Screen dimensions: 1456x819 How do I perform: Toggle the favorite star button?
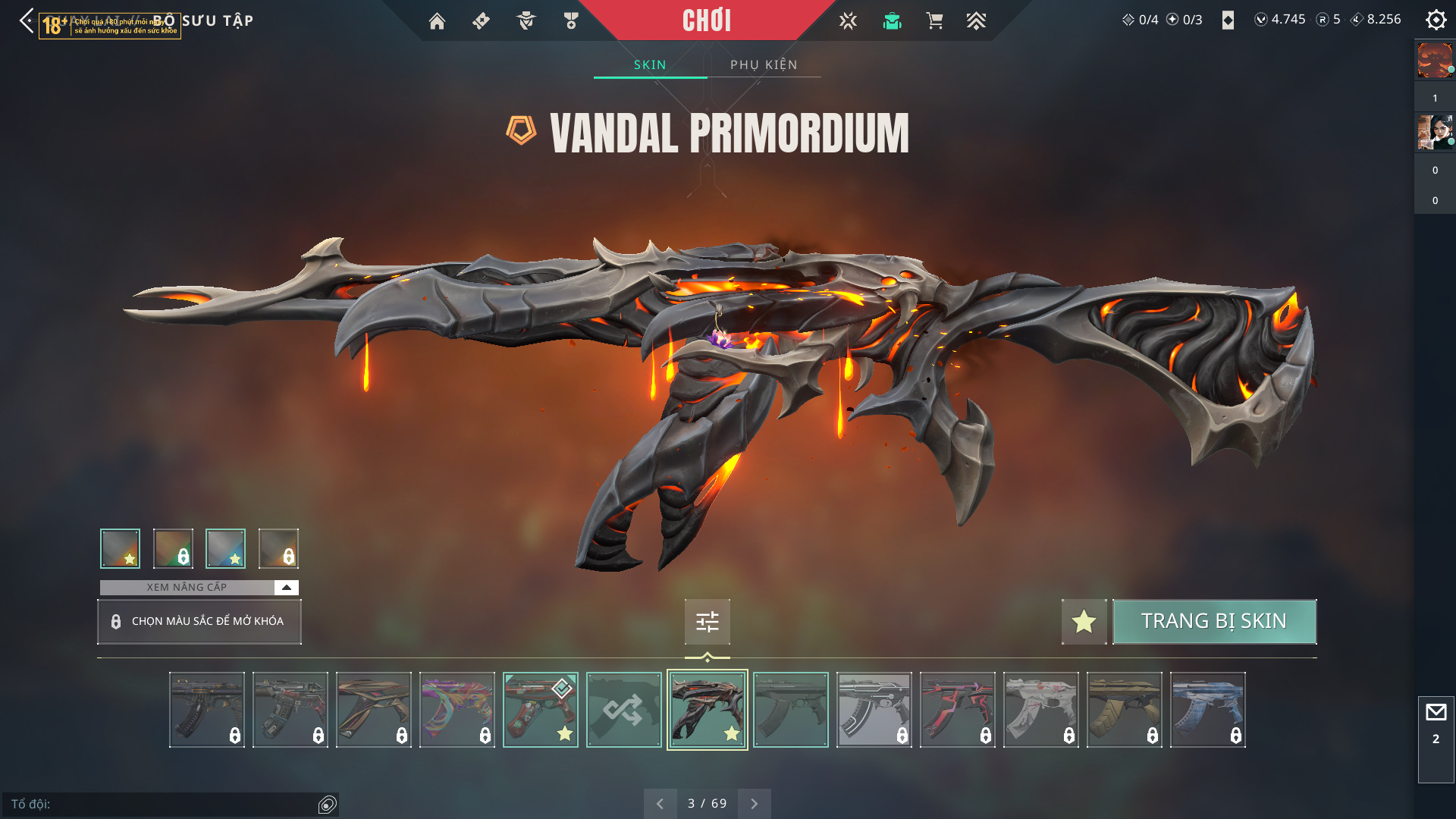click(x=1084, y=622)
